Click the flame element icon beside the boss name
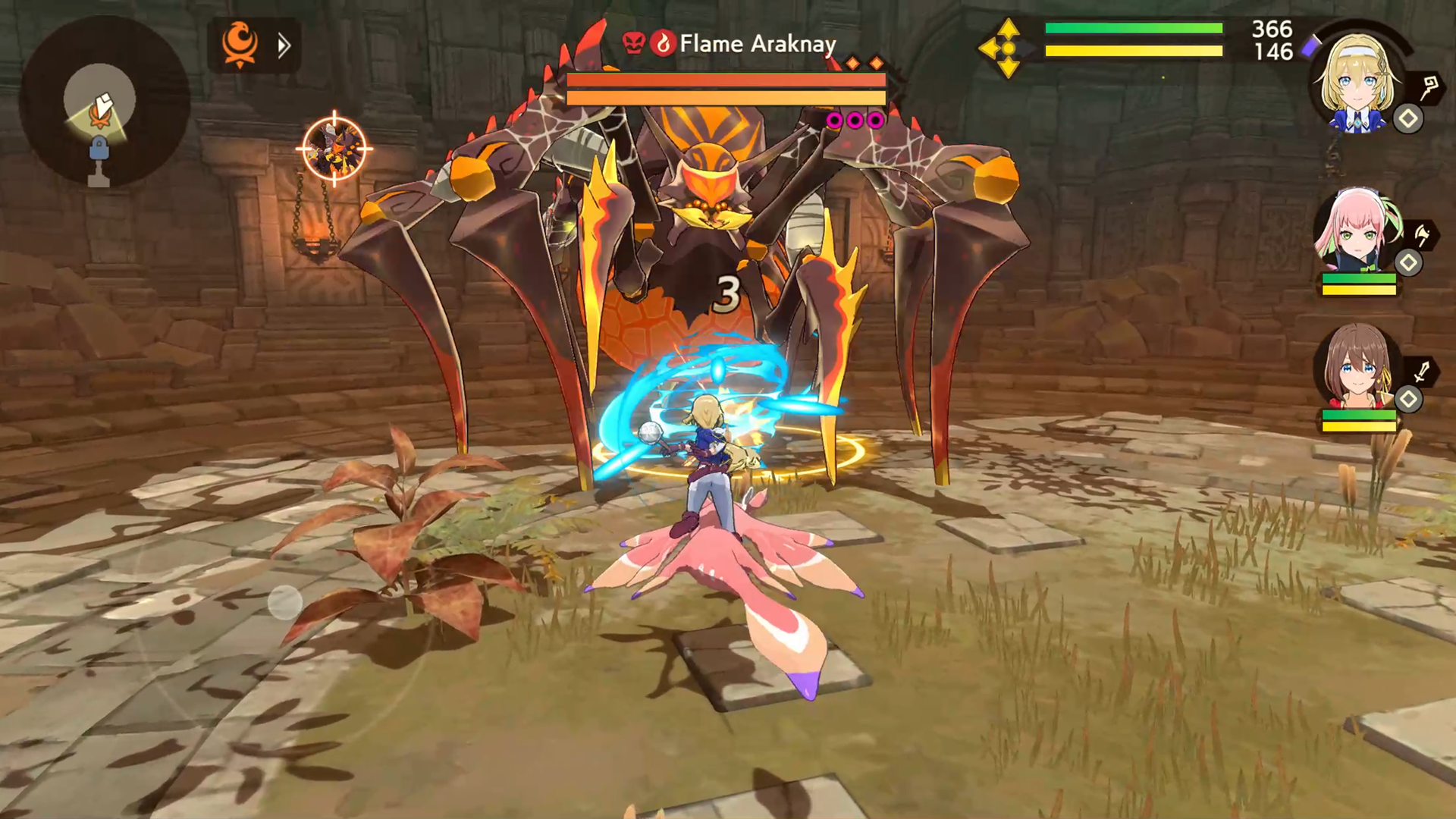Screen dimensions: 1456x819 pyautogui.click(x=665, y=43)
